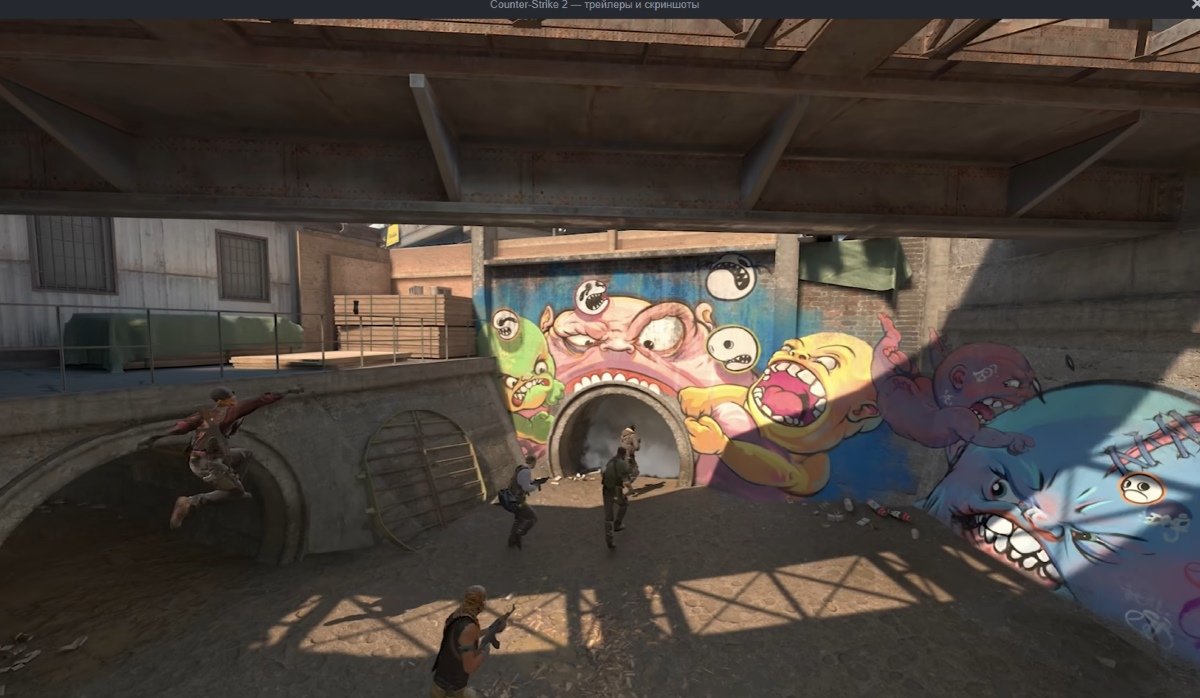Close the trailers and screenshots viewer
The height and width of the screenshot is (698, 1200).
pyautogui.click(x=1194, y=6)
